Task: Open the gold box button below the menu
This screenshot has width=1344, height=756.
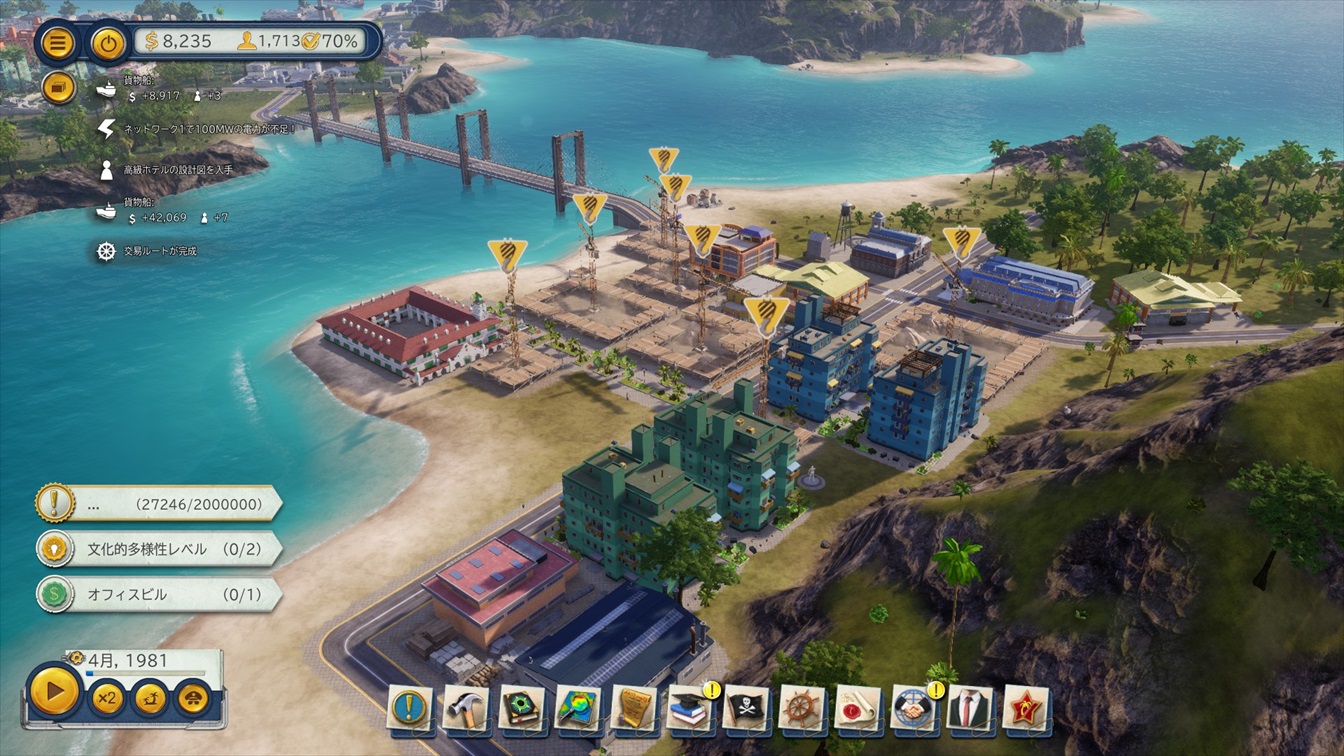Action: [59, 88]
